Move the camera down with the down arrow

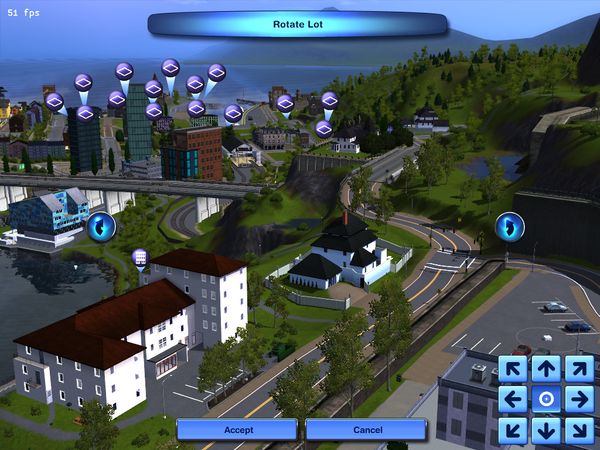click(546, 430)
